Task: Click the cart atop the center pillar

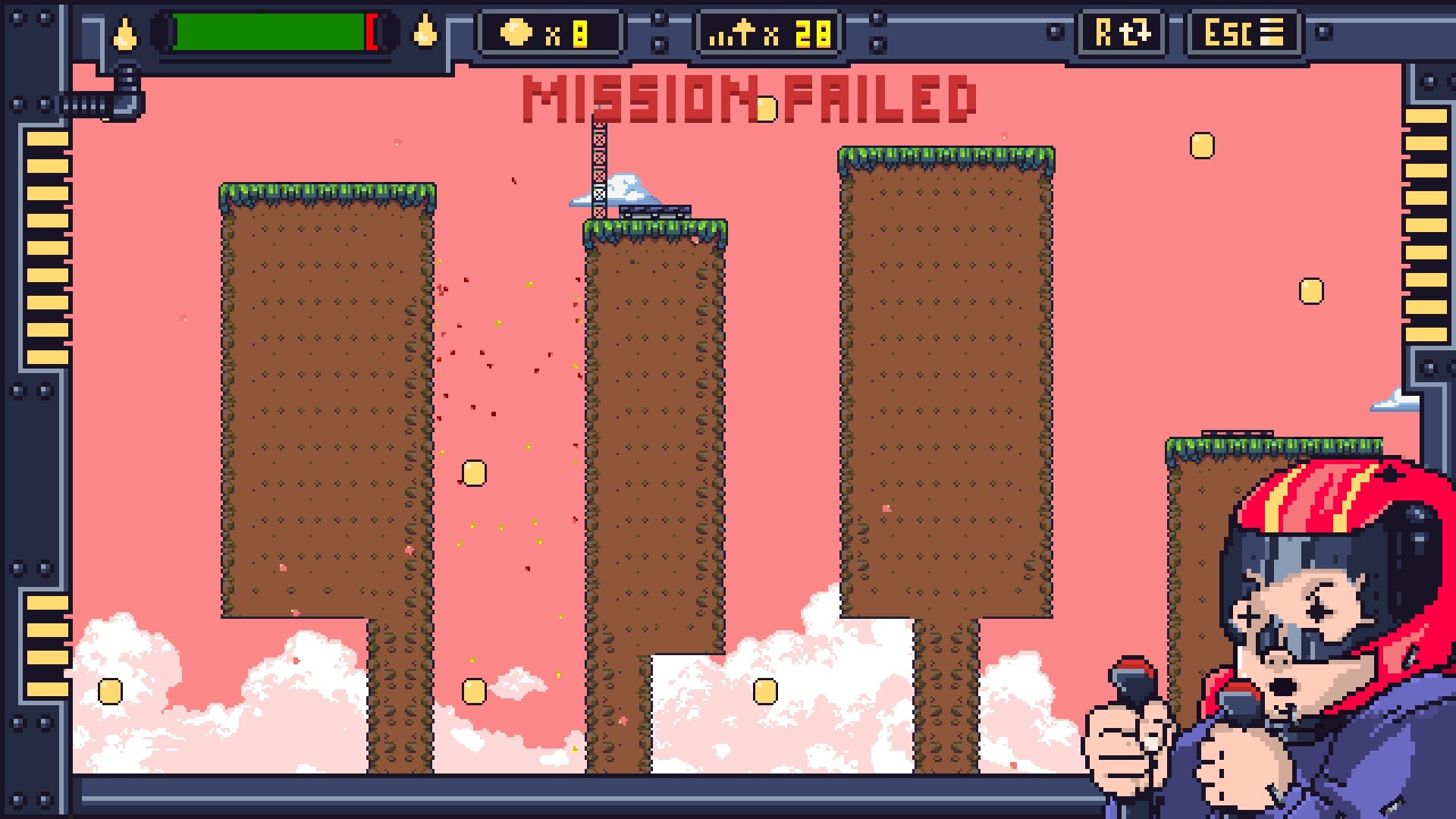Action: coord(654,213)
